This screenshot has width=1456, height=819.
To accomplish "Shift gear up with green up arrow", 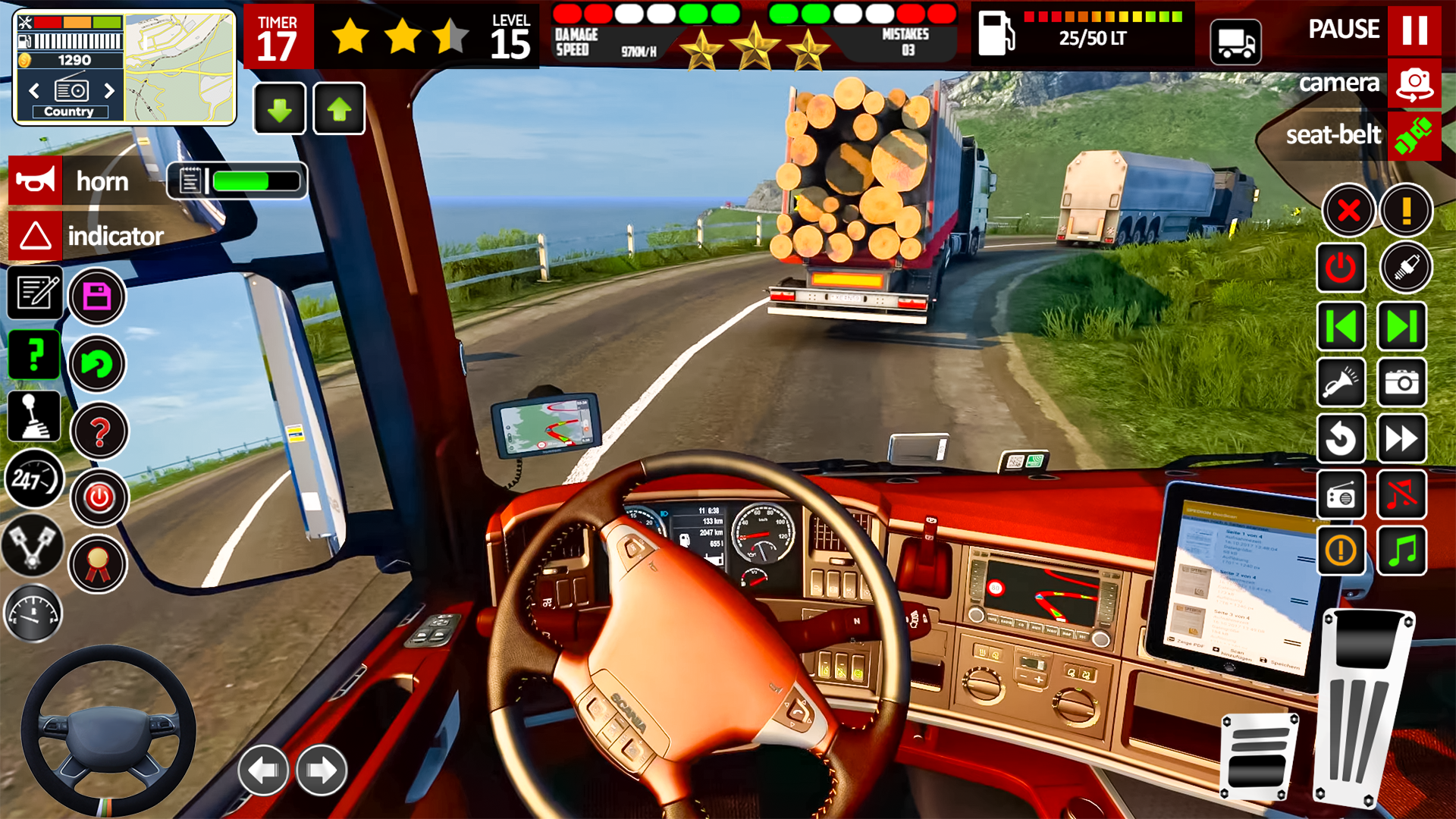I will tap(339, 109).
